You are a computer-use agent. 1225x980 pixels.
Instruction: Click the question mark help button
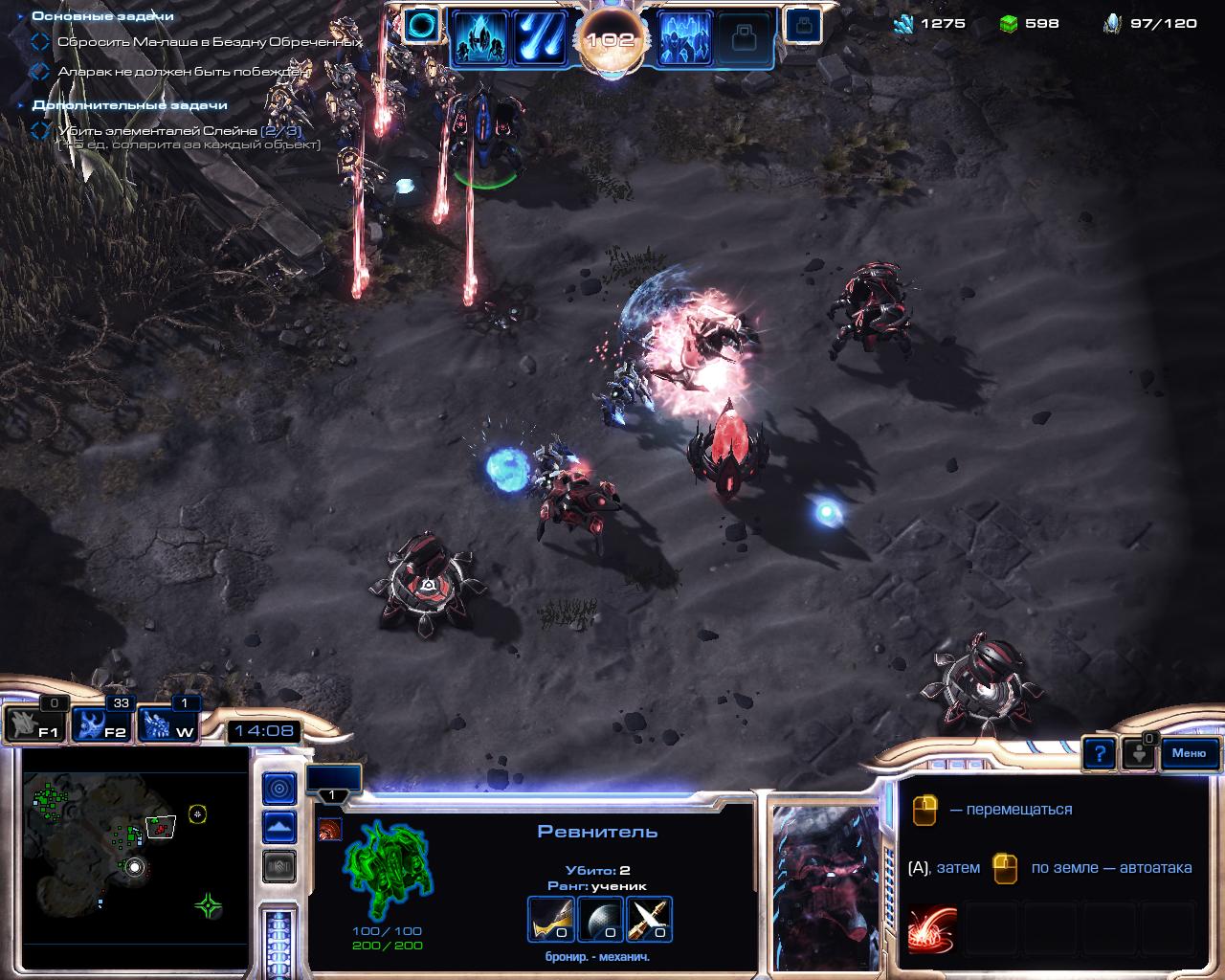pos(1100,754)
